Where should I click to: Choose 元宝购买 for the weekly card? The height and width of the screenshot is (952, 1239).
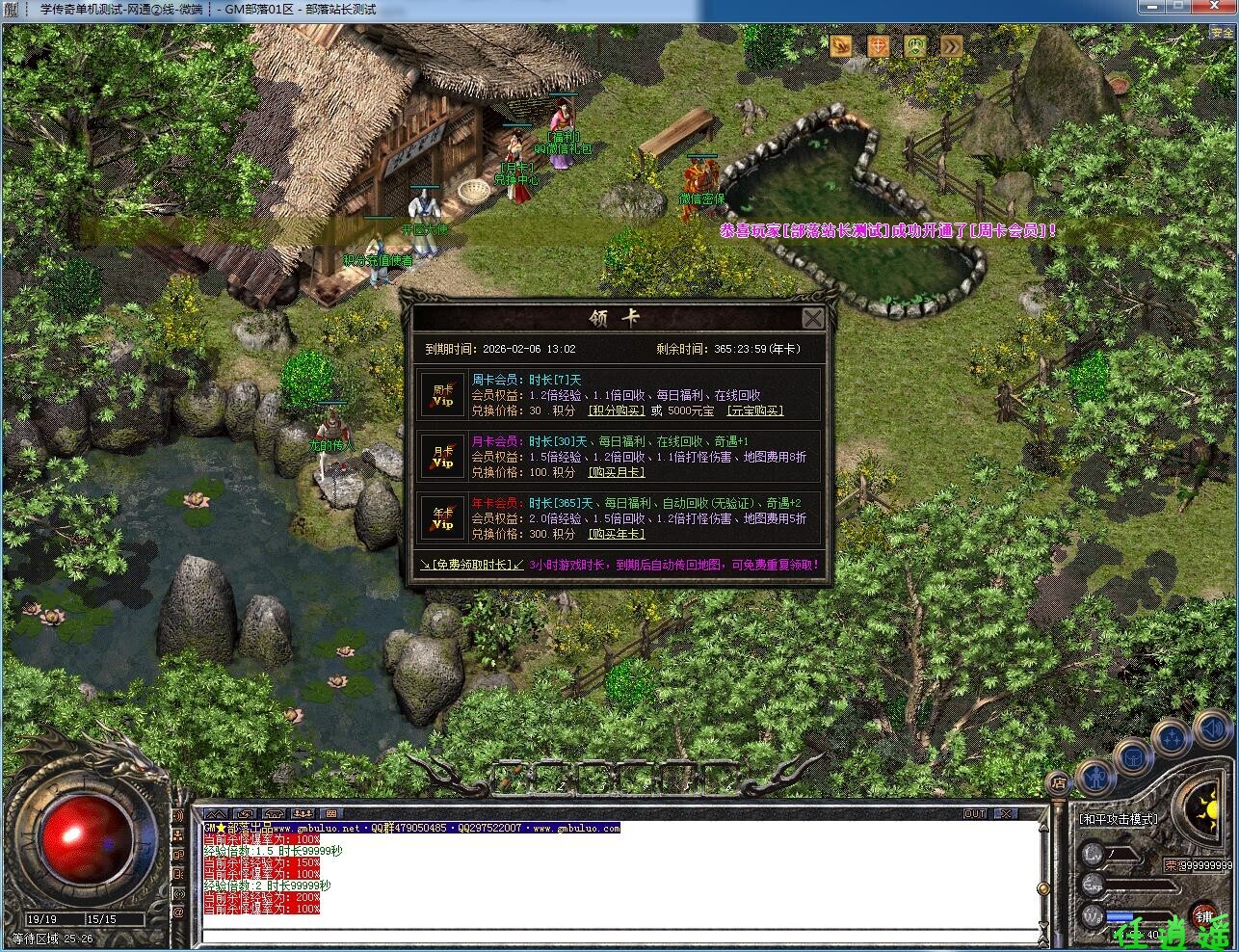click(x=755, y=410)
